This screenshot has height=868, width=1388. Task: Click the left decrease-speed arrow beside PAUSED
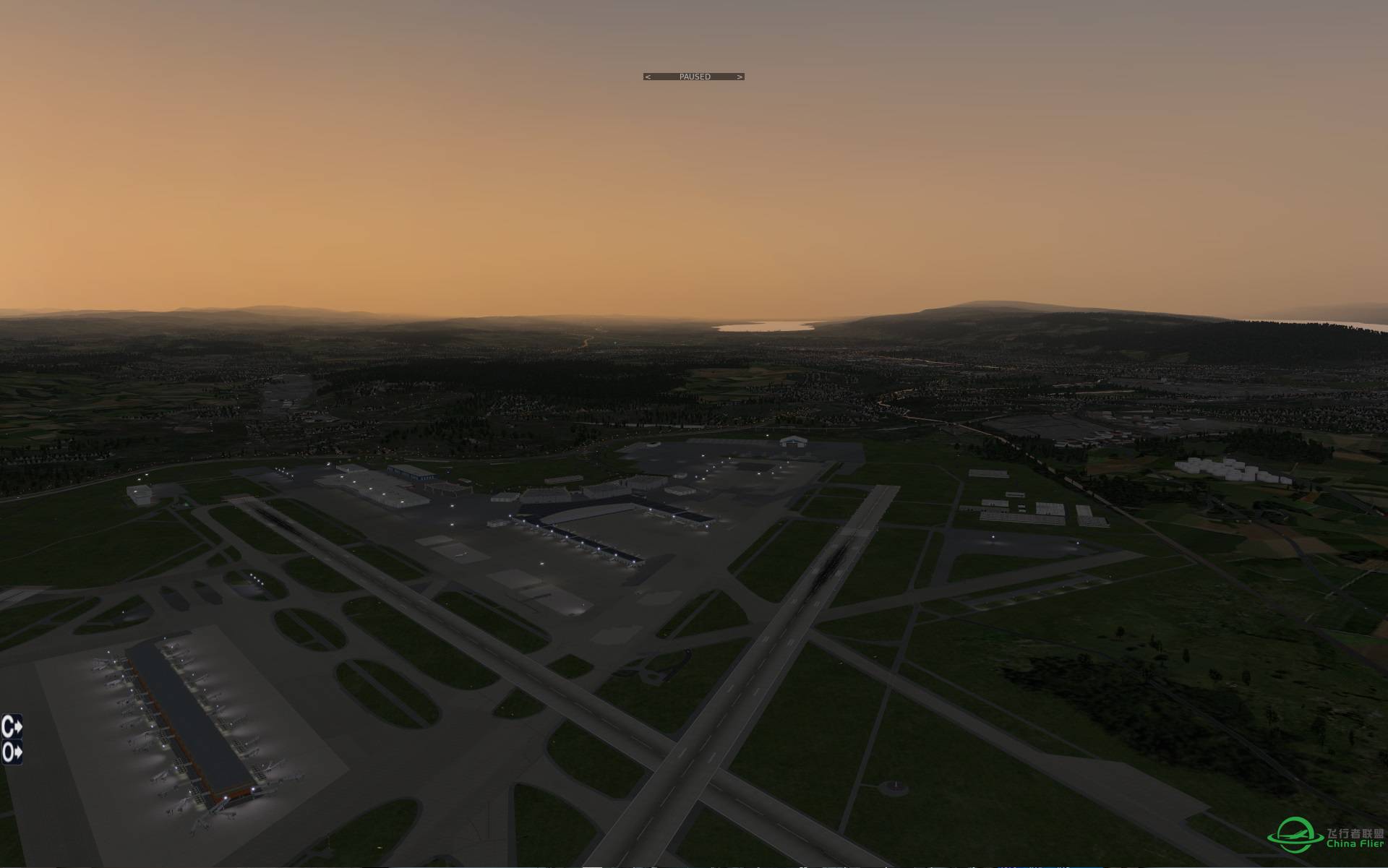pos(648,77)
